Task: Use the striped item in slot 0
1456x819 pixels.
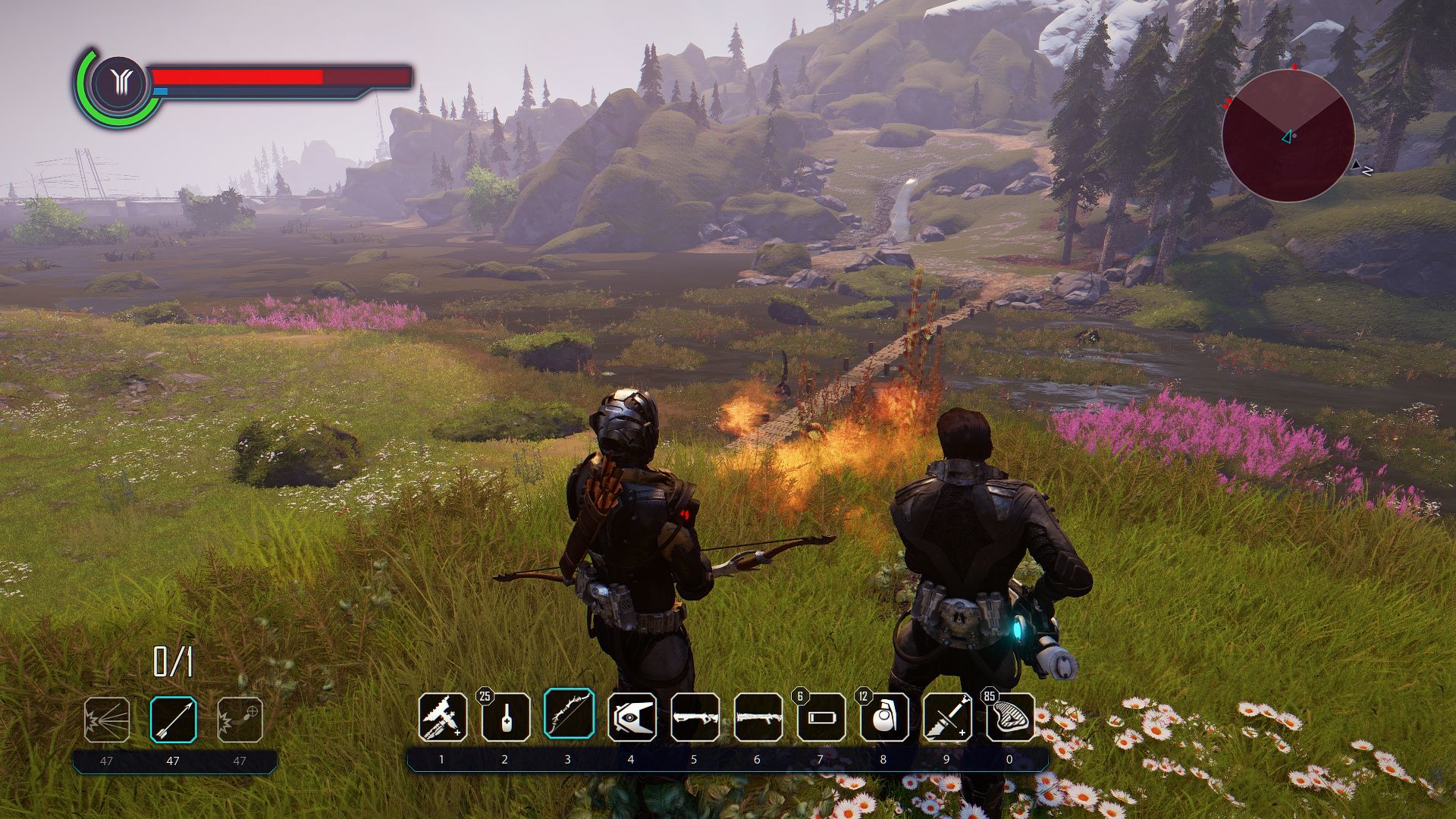Action: point(1010,717)
